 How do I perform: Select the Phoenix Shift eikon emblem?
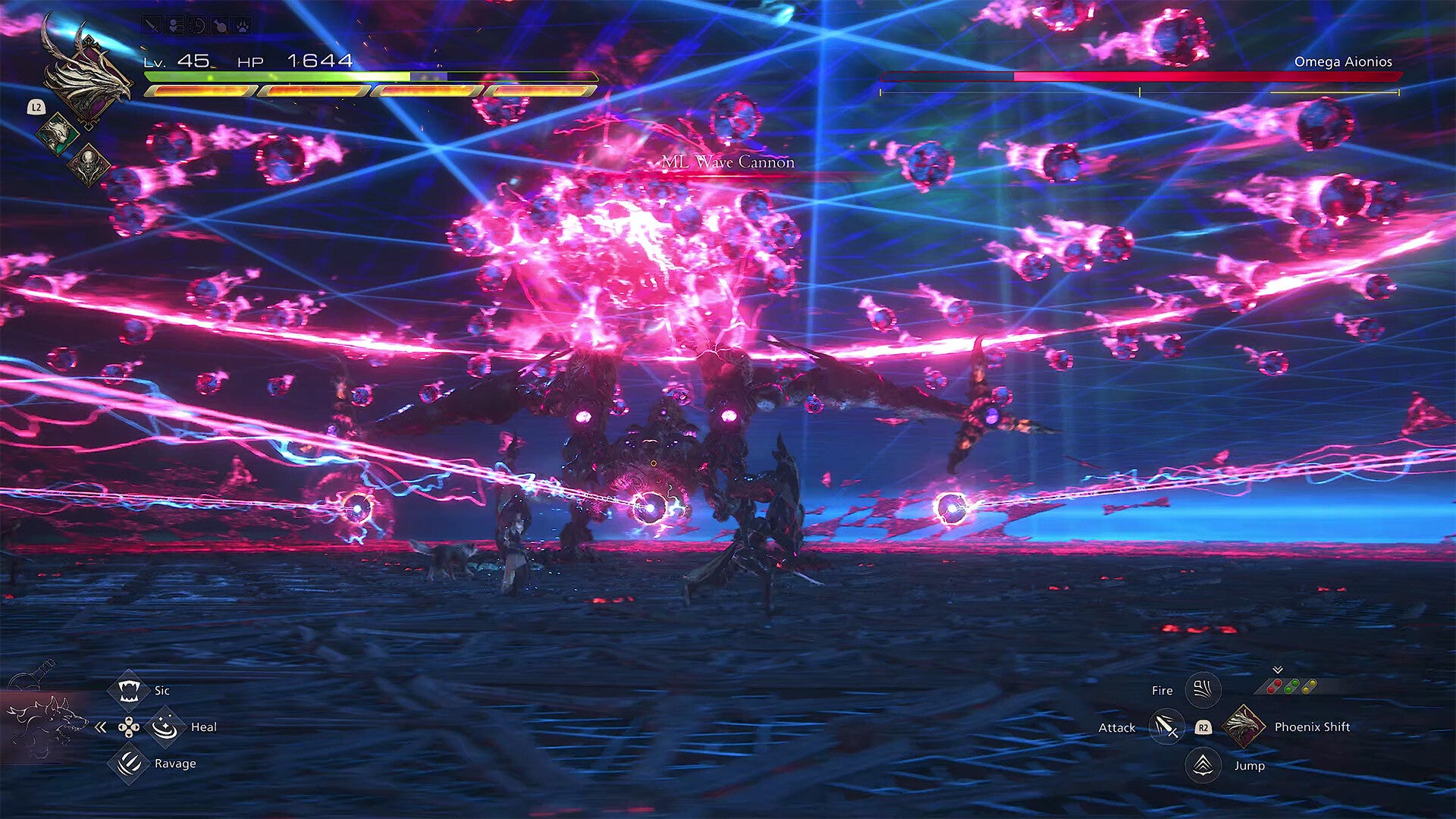1245,727
